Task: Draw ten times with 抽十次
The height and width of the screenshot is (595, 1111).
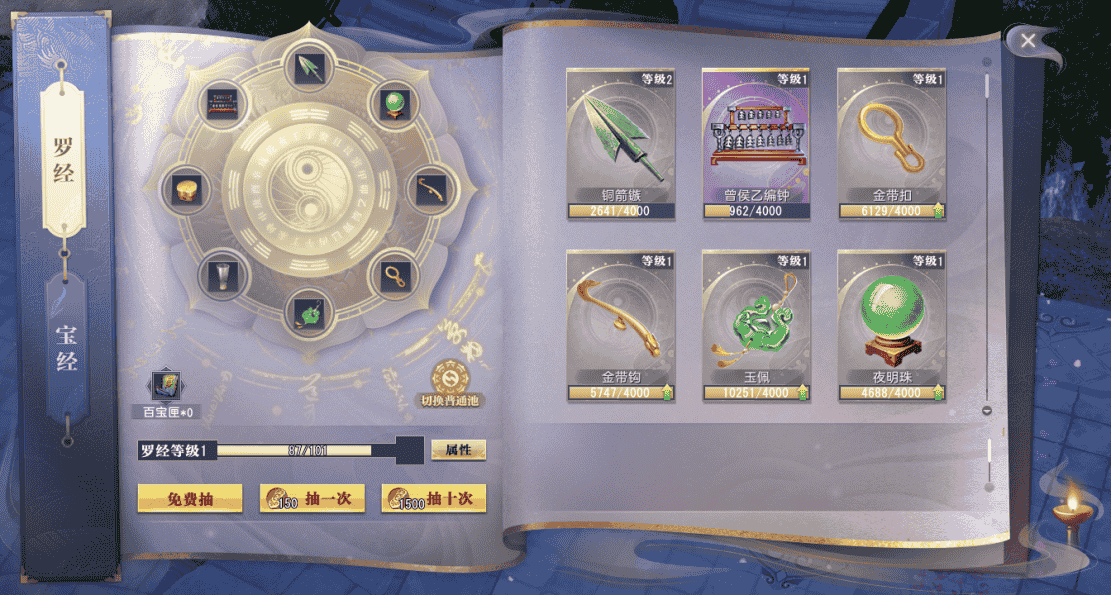Action: tap(433, 498)
